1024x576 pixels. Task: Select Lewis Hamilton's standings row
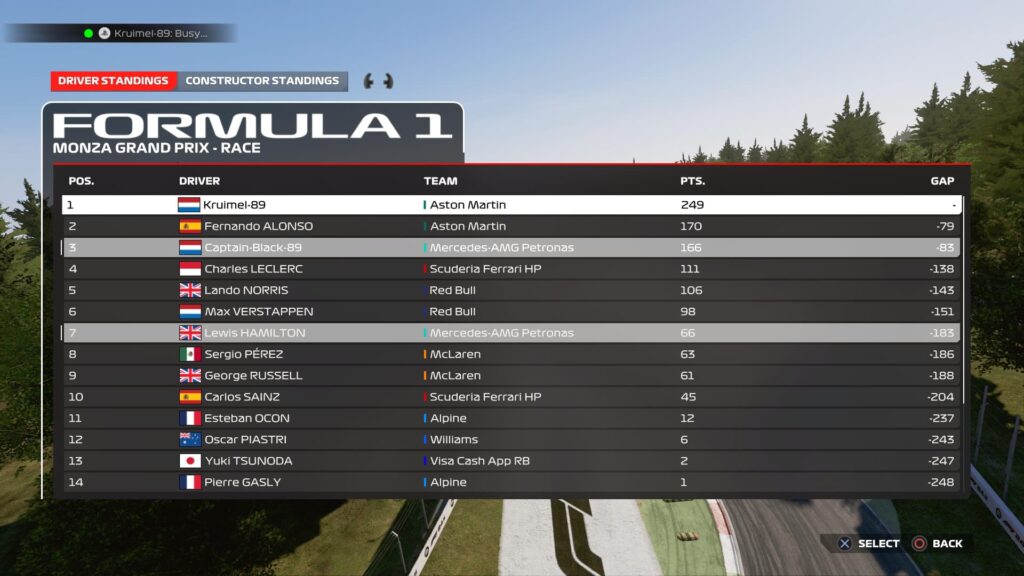point(510,333)
